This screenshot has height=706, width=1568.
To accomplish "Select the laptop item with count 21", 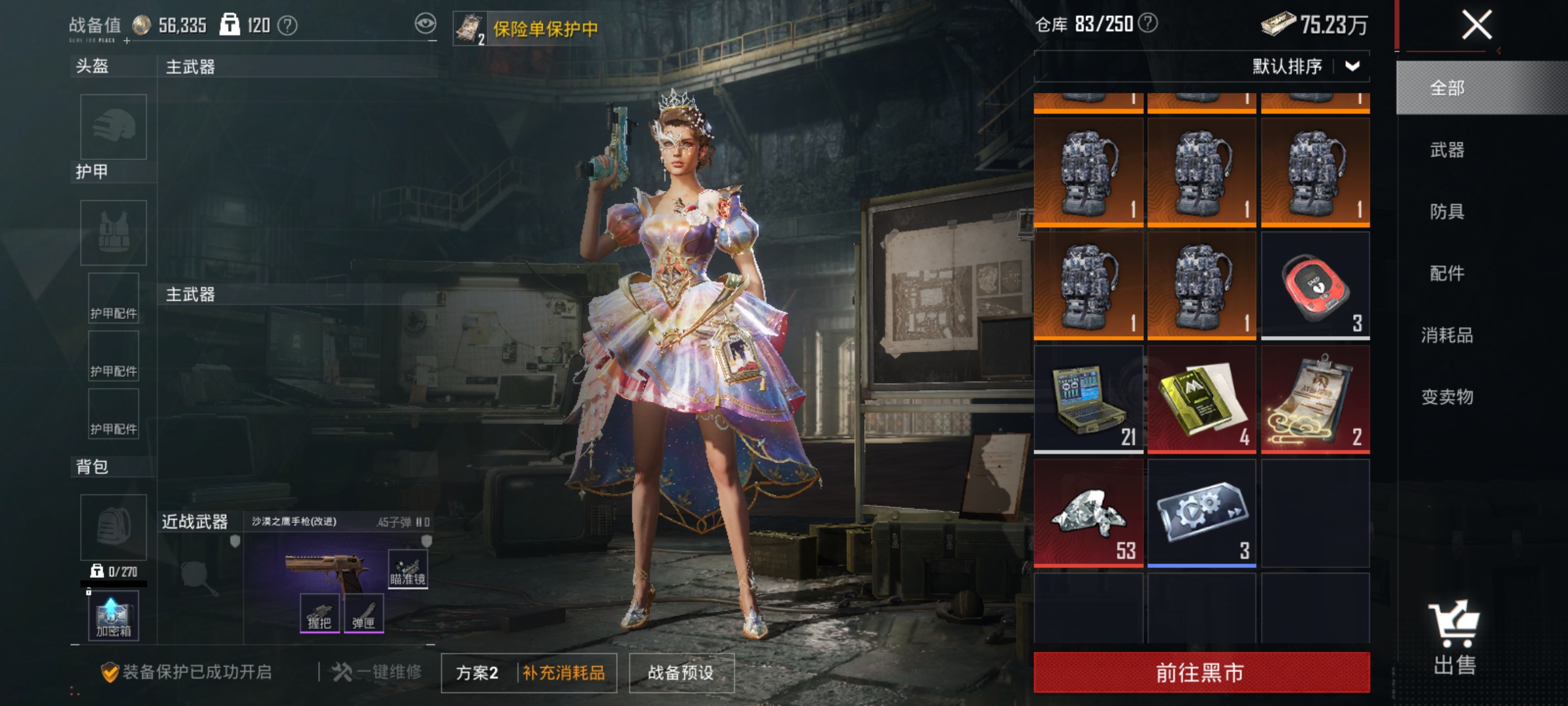I will 1088,399.
